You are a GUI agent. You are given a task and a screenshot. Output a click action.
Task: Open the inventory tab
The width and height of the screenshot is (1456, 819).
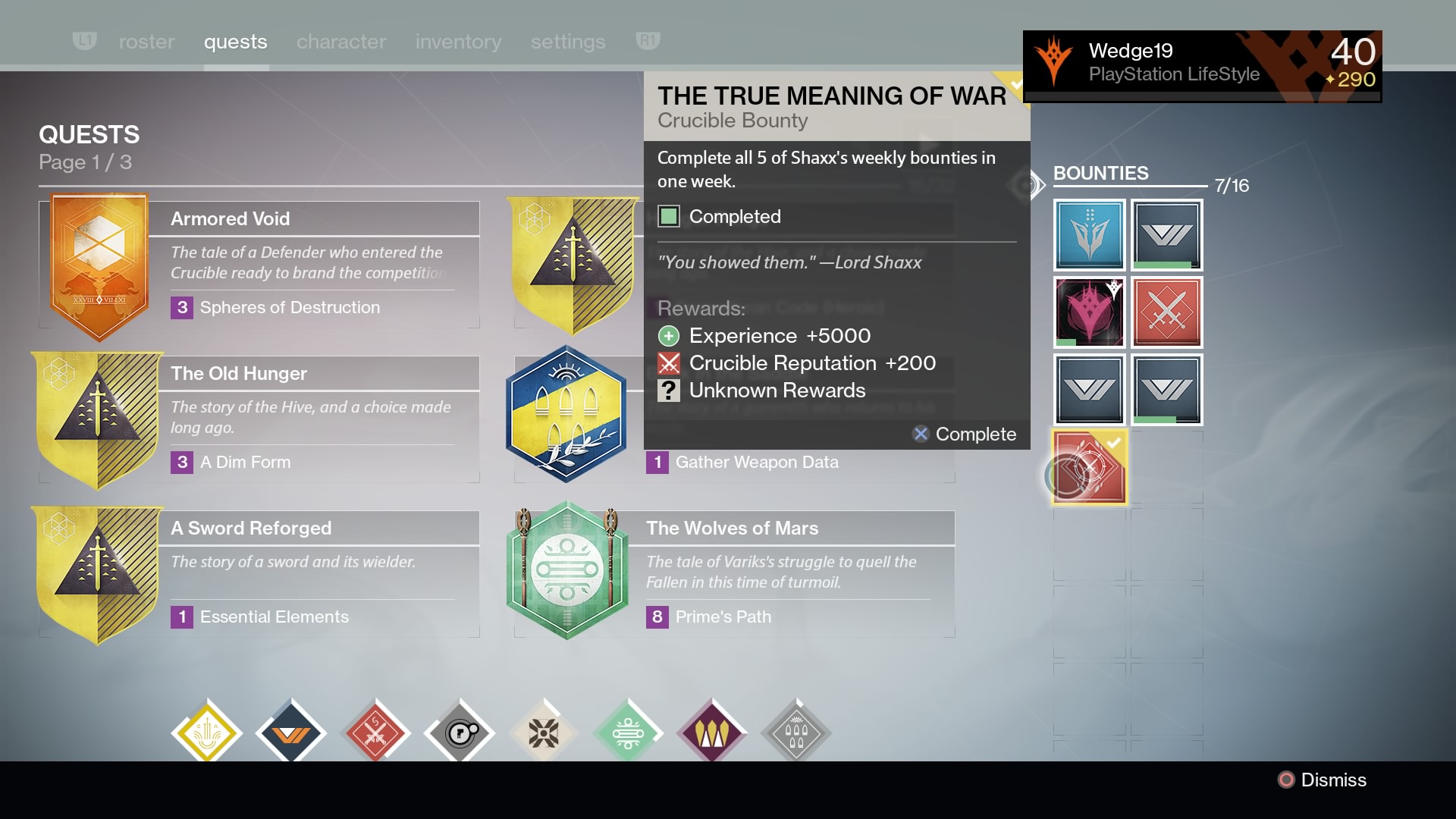tap(458, 42)
